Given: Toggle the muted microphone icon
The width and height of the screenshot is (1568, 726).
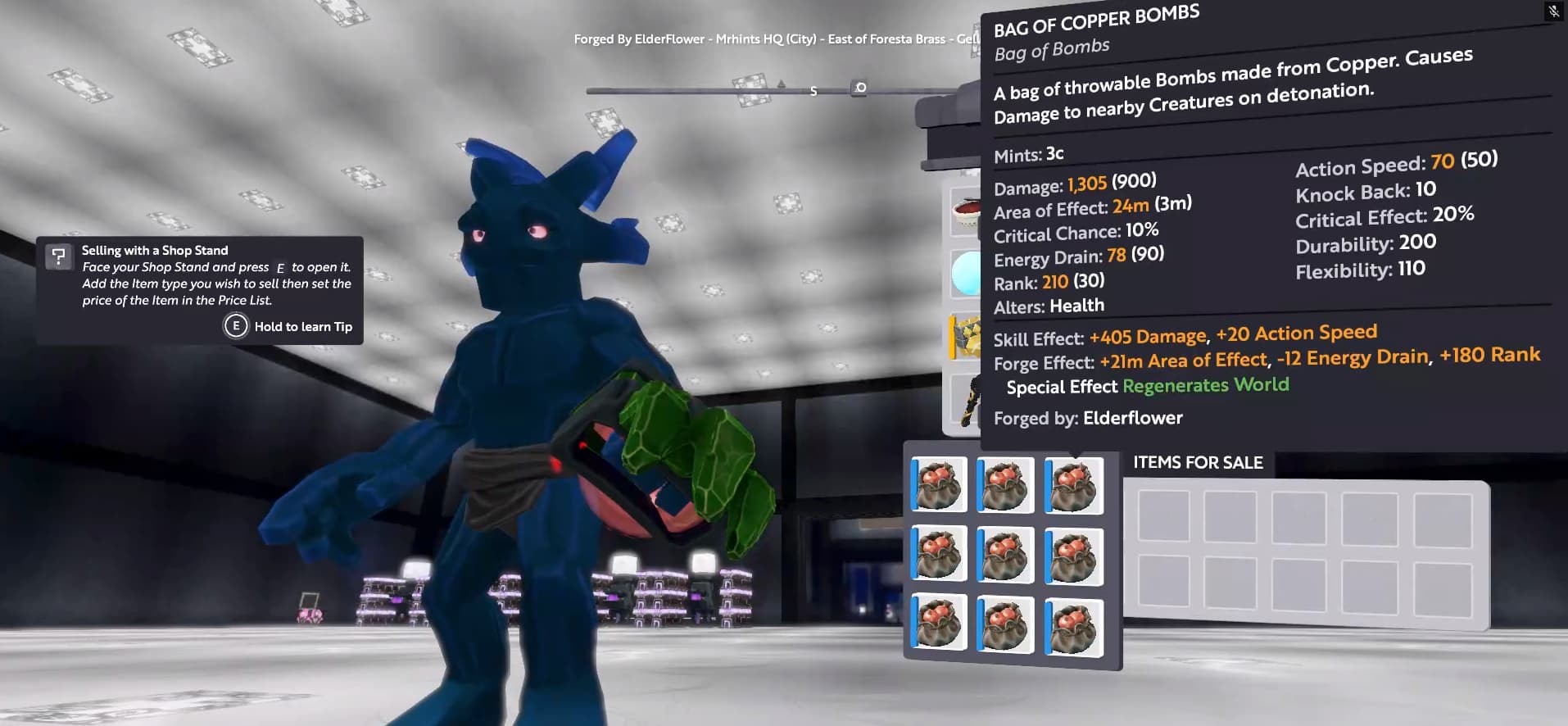Looking at the screenshot, I should pyautogui.click(x=1553, y=11).
